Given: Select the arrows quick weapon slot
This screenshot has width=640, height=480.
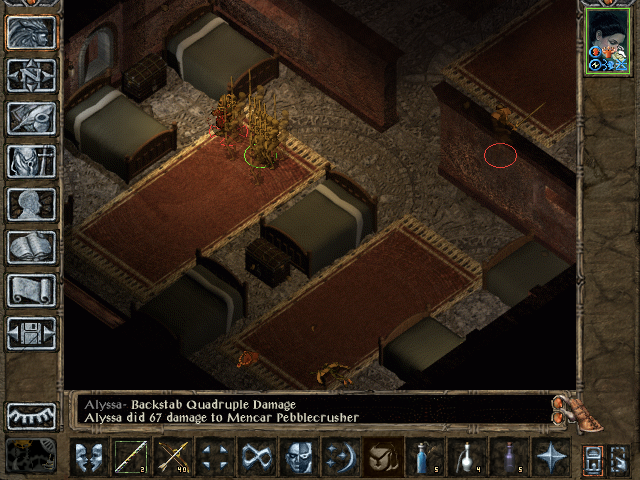Looking at the screenshot, I should tap(172, 458).
